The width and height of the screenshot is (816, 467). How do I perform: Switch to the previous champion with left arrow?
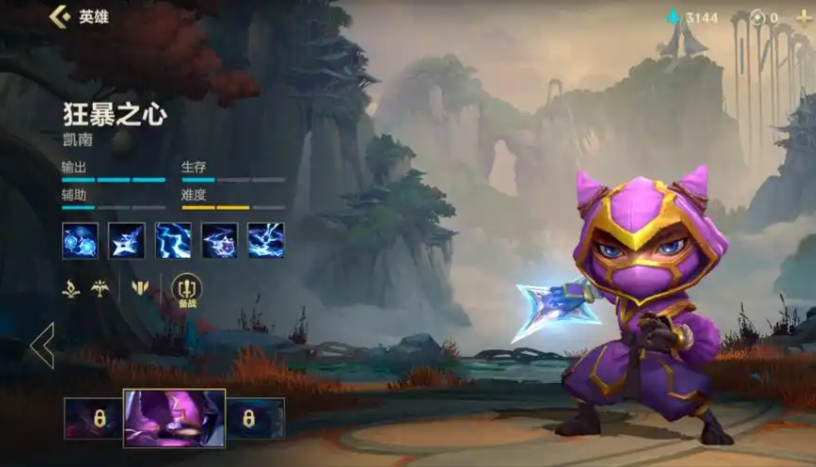(x=42, y=345)
